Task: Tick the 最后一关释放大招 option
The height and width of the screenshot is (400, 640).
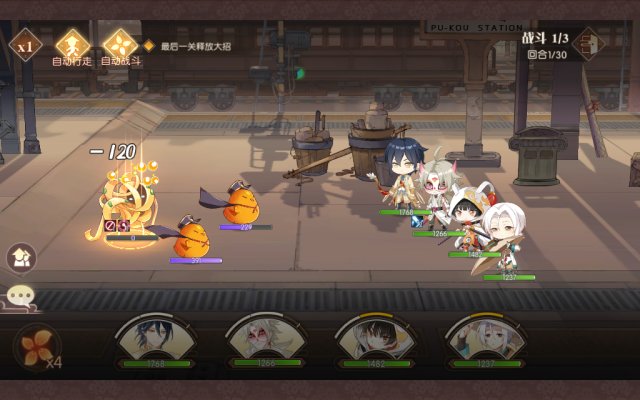Action: point(150,46)
